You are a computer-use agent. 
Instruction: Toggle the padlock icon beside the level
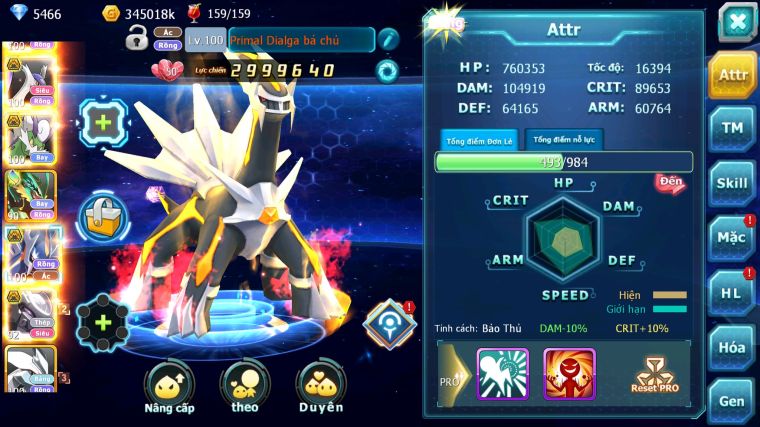pos(137,39)
